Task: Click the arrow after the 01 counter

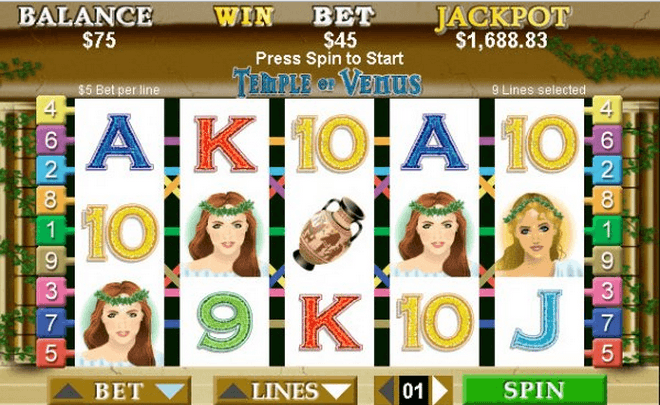Action: click(440, 390)
